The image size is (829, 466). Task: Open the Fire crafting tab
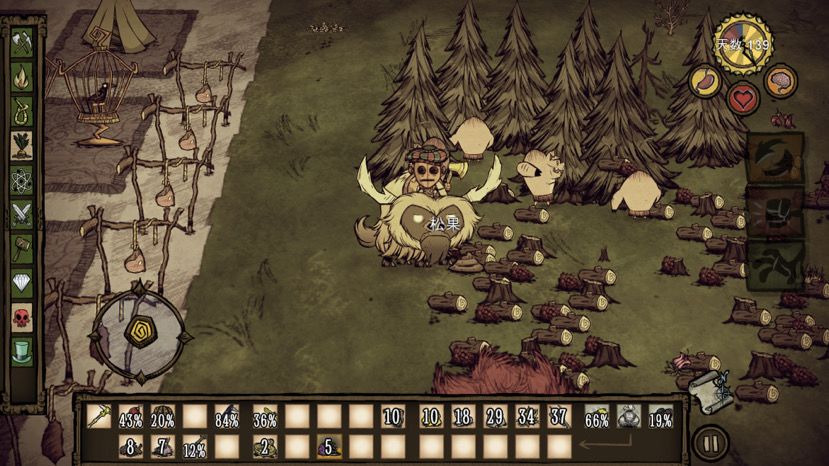click(22, 76)
